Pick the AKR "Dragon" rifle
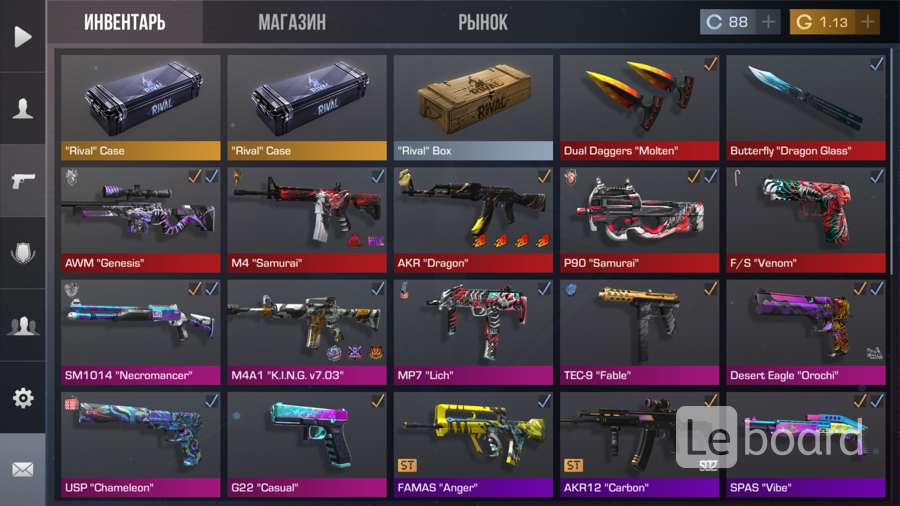The image size is (900, 506). coord(473,219)
